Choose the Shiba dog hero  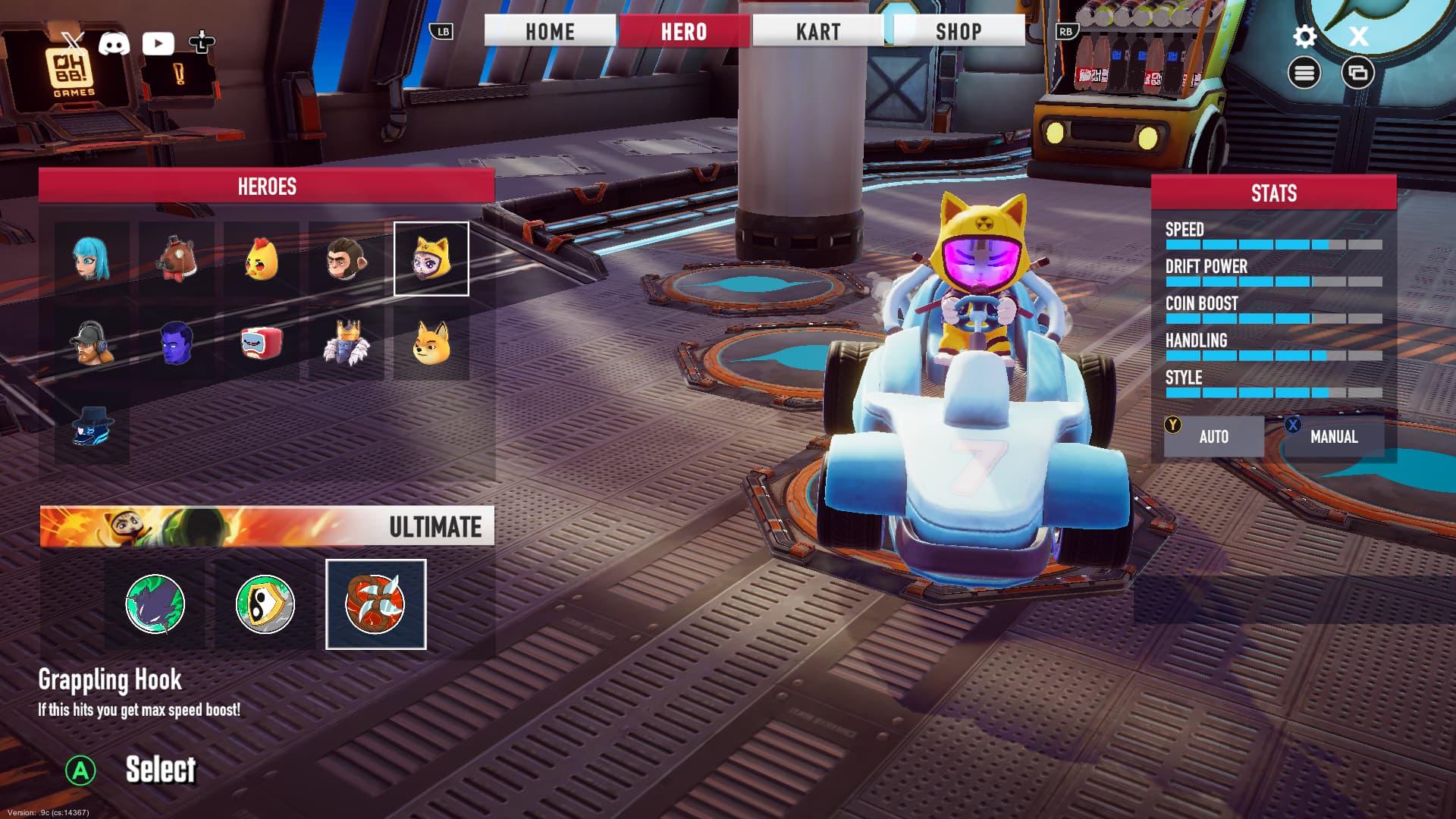(431, 343)
